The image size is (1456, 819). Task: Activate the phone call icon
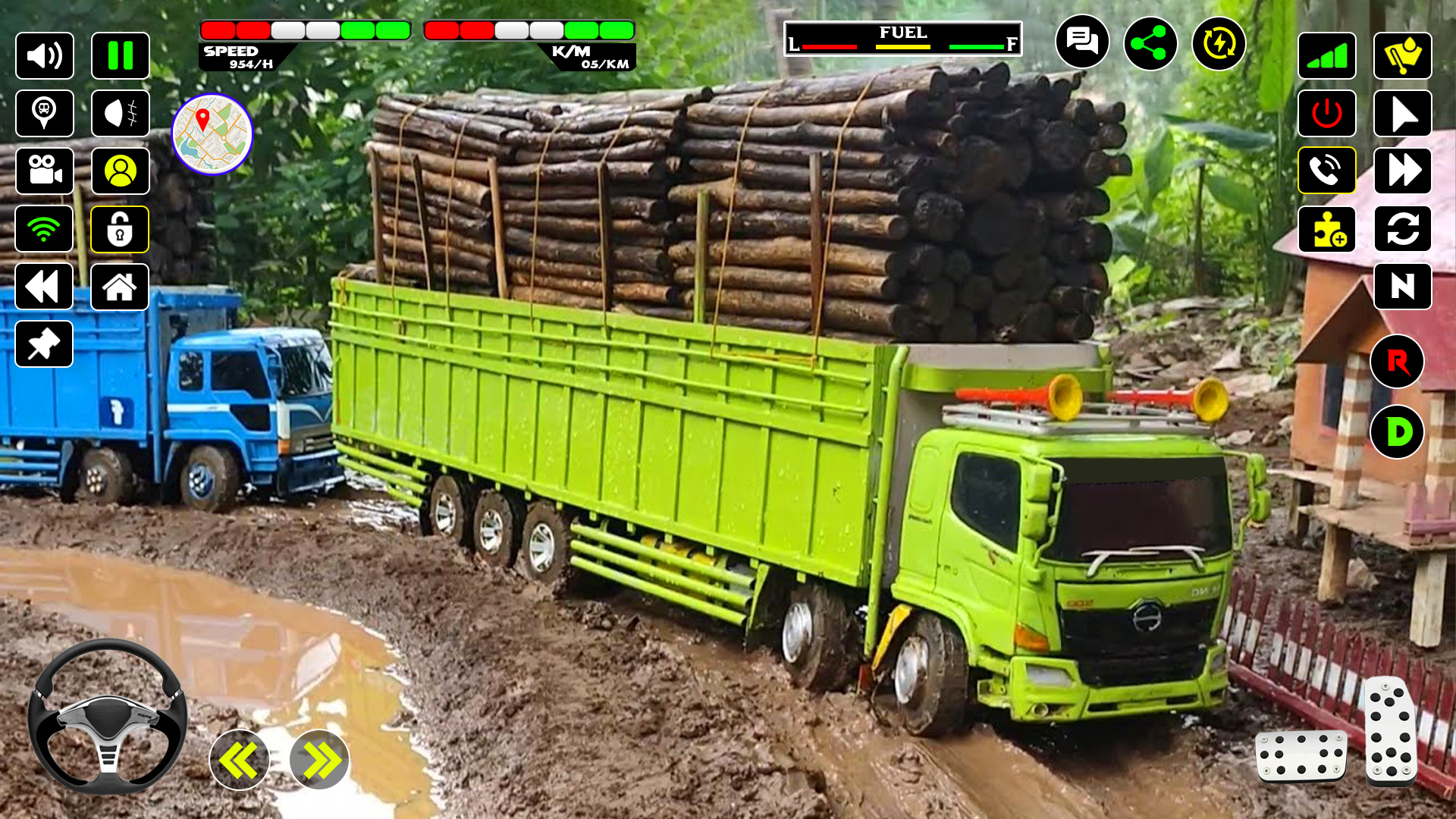pos(1326,171)
